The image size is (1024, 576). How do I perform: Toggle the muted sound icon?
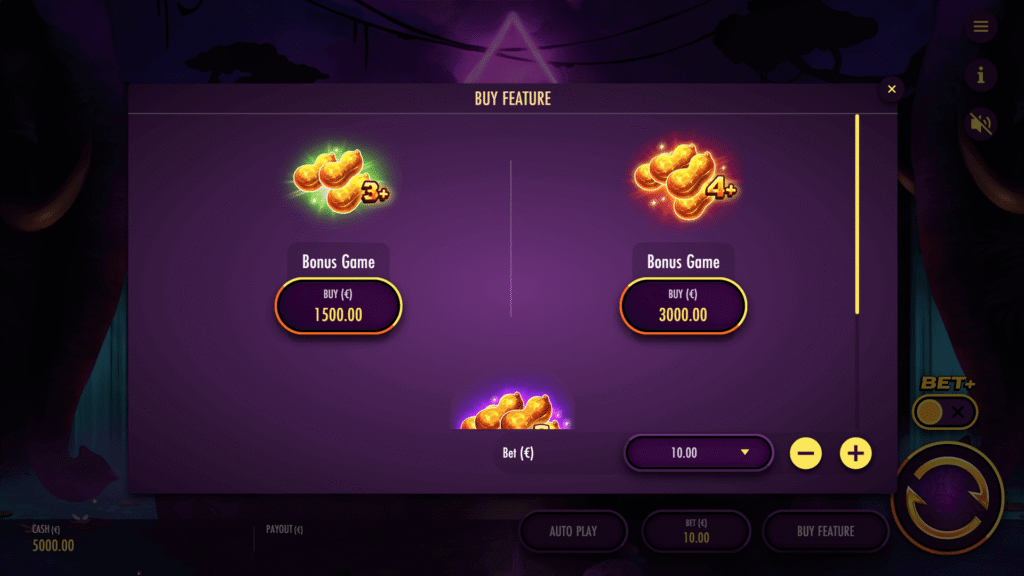[x=980, y=124]
